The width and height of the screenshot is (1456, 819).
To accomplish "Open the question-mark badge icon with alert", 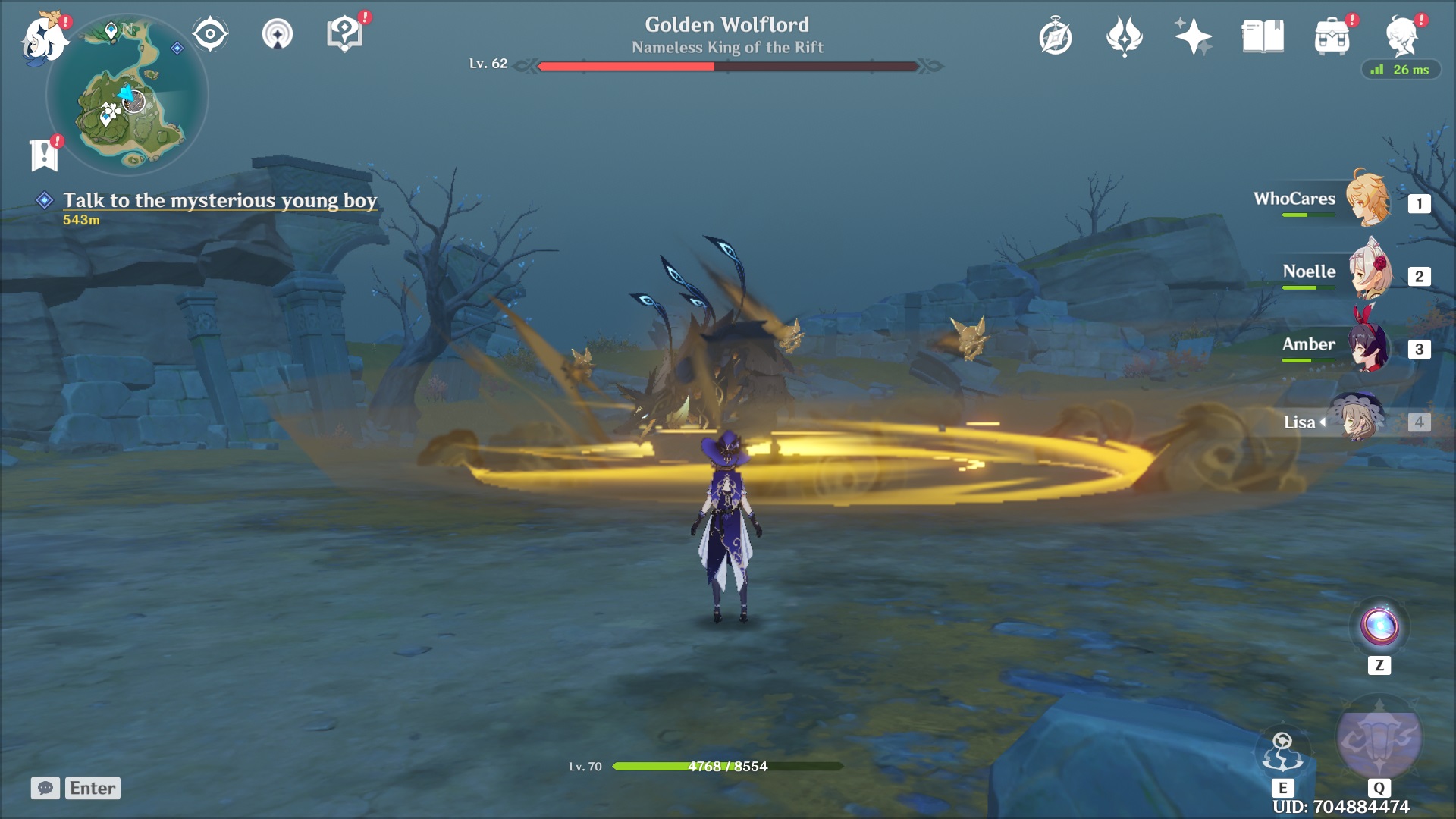I will coord(344,34).
